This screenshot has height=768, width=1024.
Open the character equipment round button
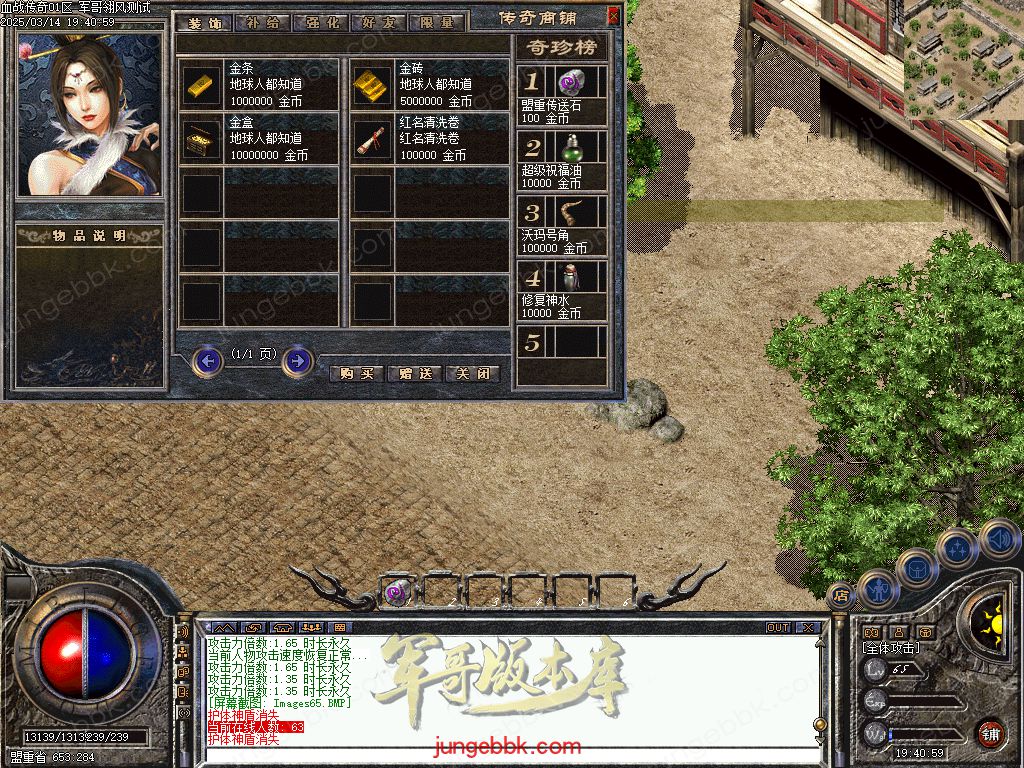[877, 589]
